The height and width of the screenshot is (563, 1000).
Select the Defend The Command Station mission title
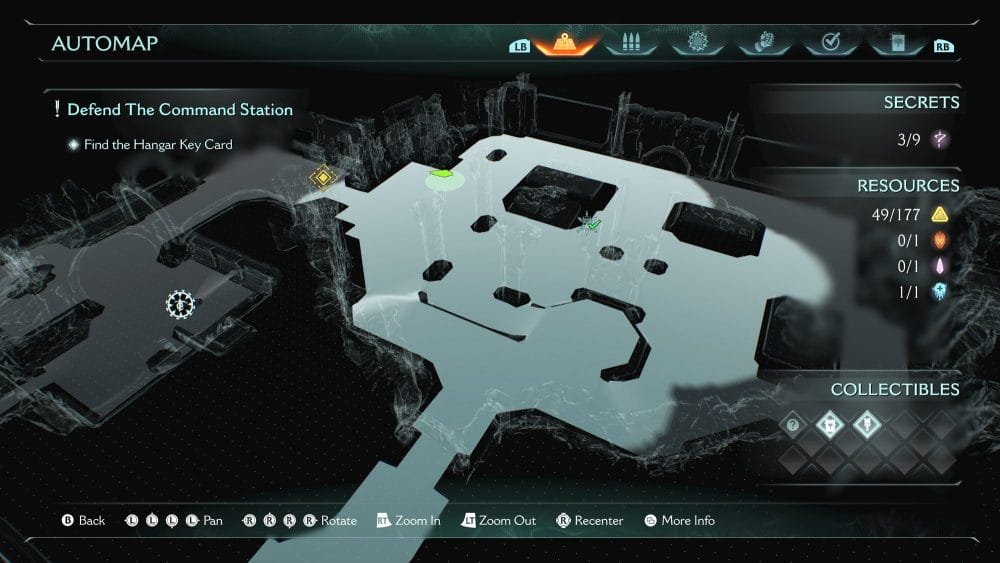(x=180, y=109)
